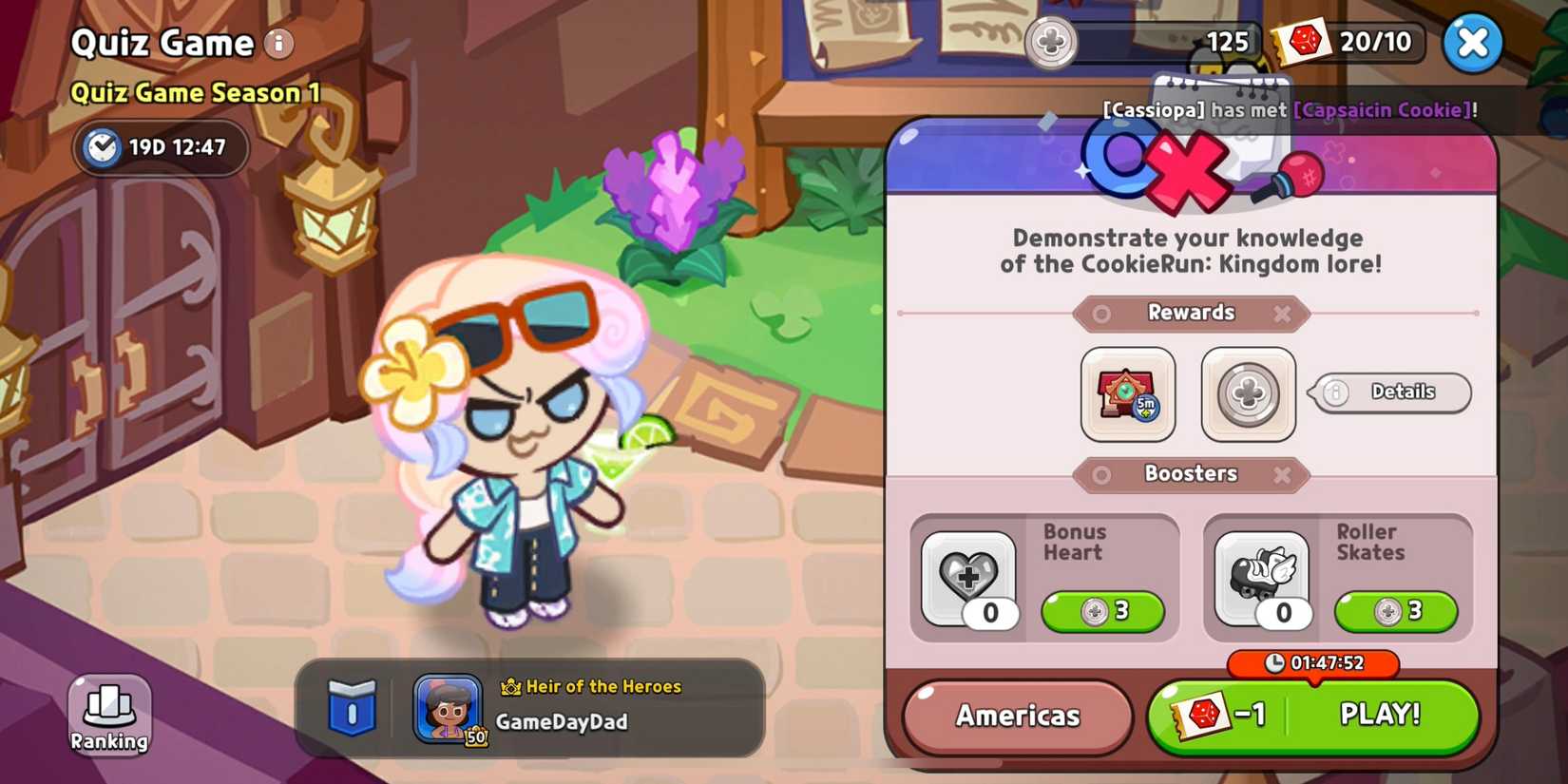1568x784 pixels.
Task: Select the 5-minute speed-up reward icon
Action: tap(1127, 393)
